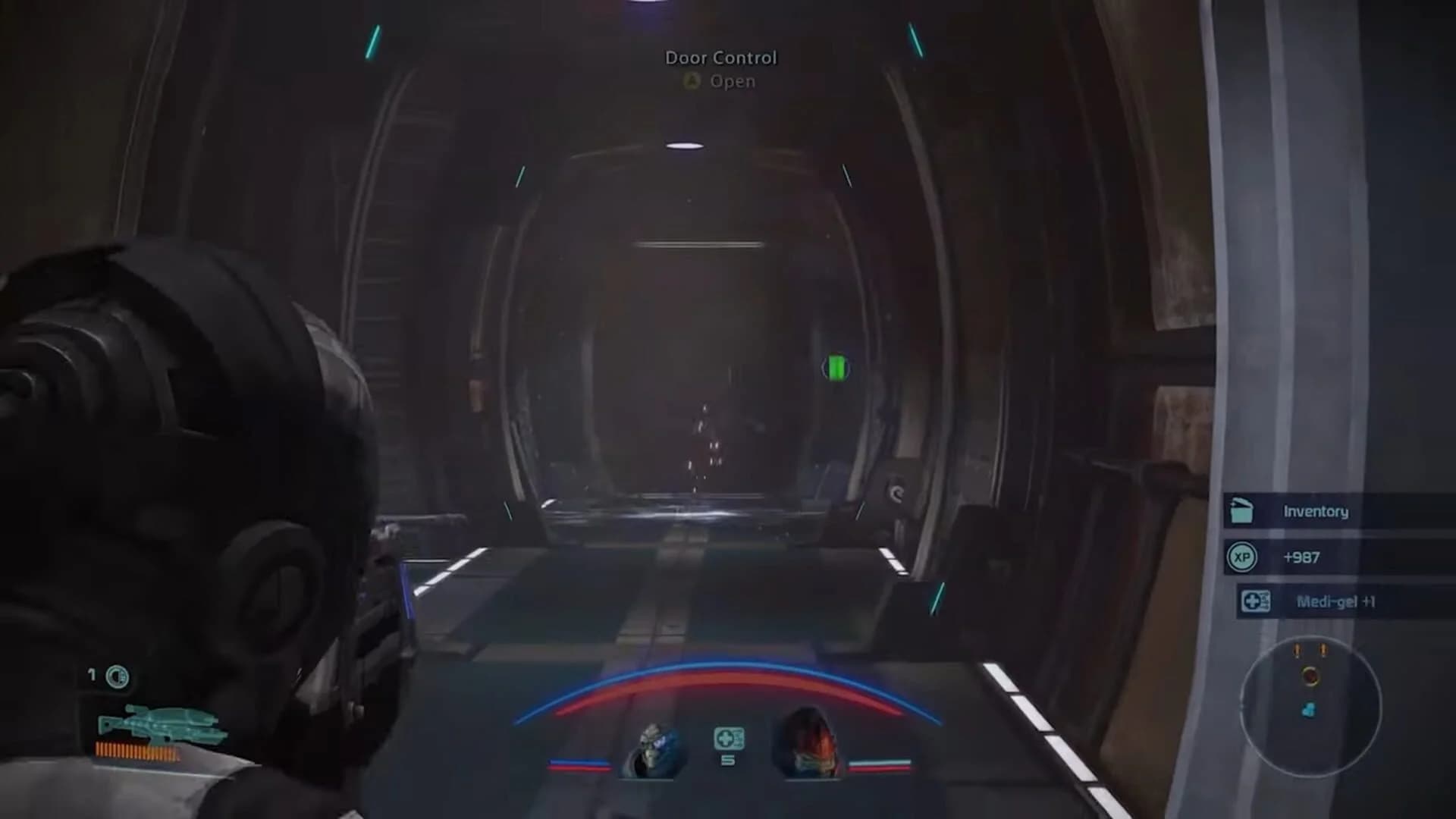Click the Medi-gel +1 pickup icon
The image size is (1456, 819).
[x=1257, y=601]
